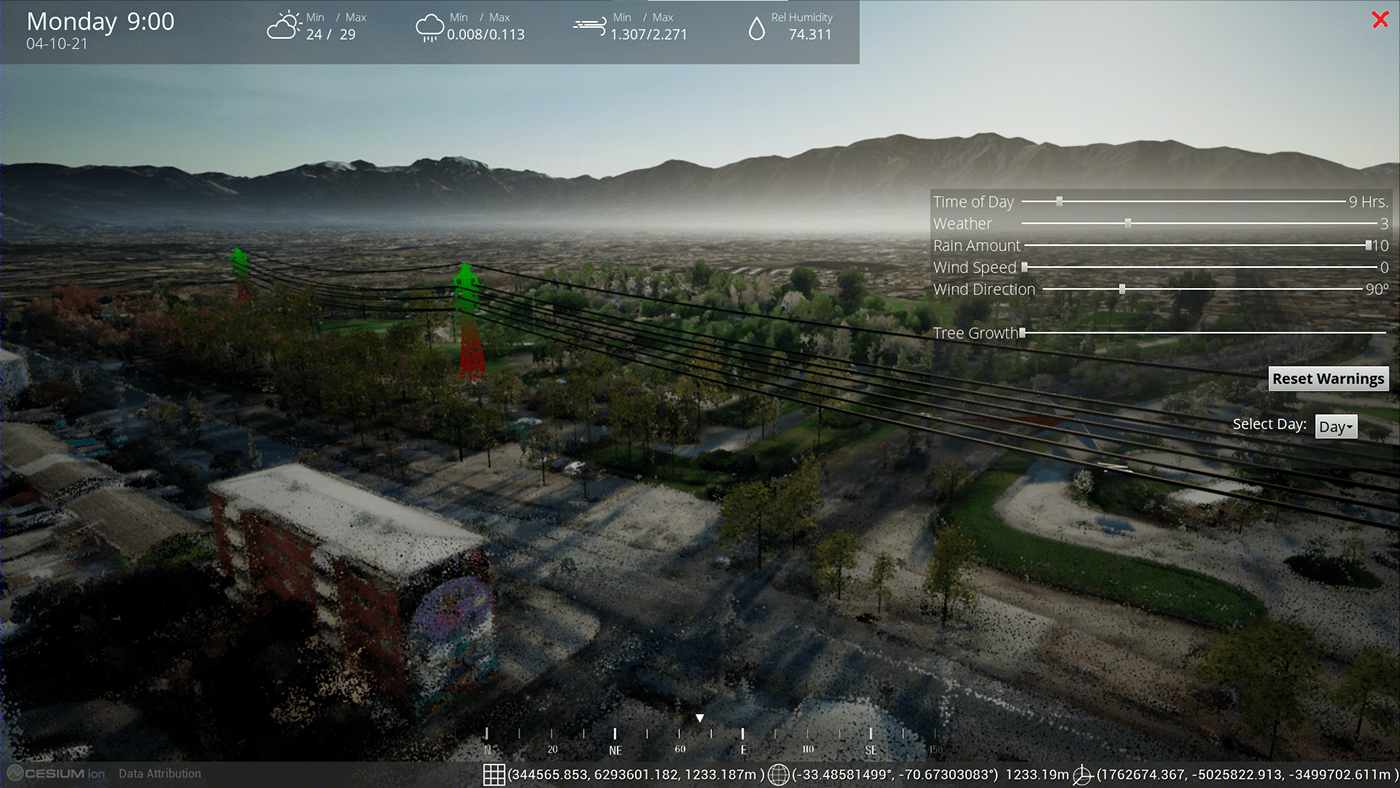Screen dimensions: 1400x788
Task: Select Monday 9:00 date display
Action: [x=100, y=21]
